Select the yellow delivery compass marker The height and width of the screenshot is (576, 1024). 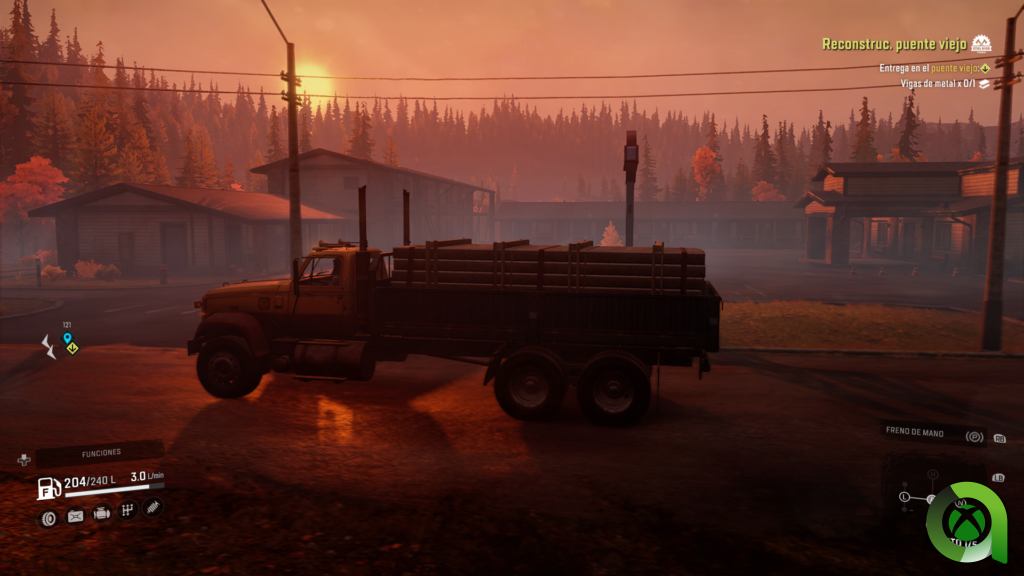(x=72, y=347)
